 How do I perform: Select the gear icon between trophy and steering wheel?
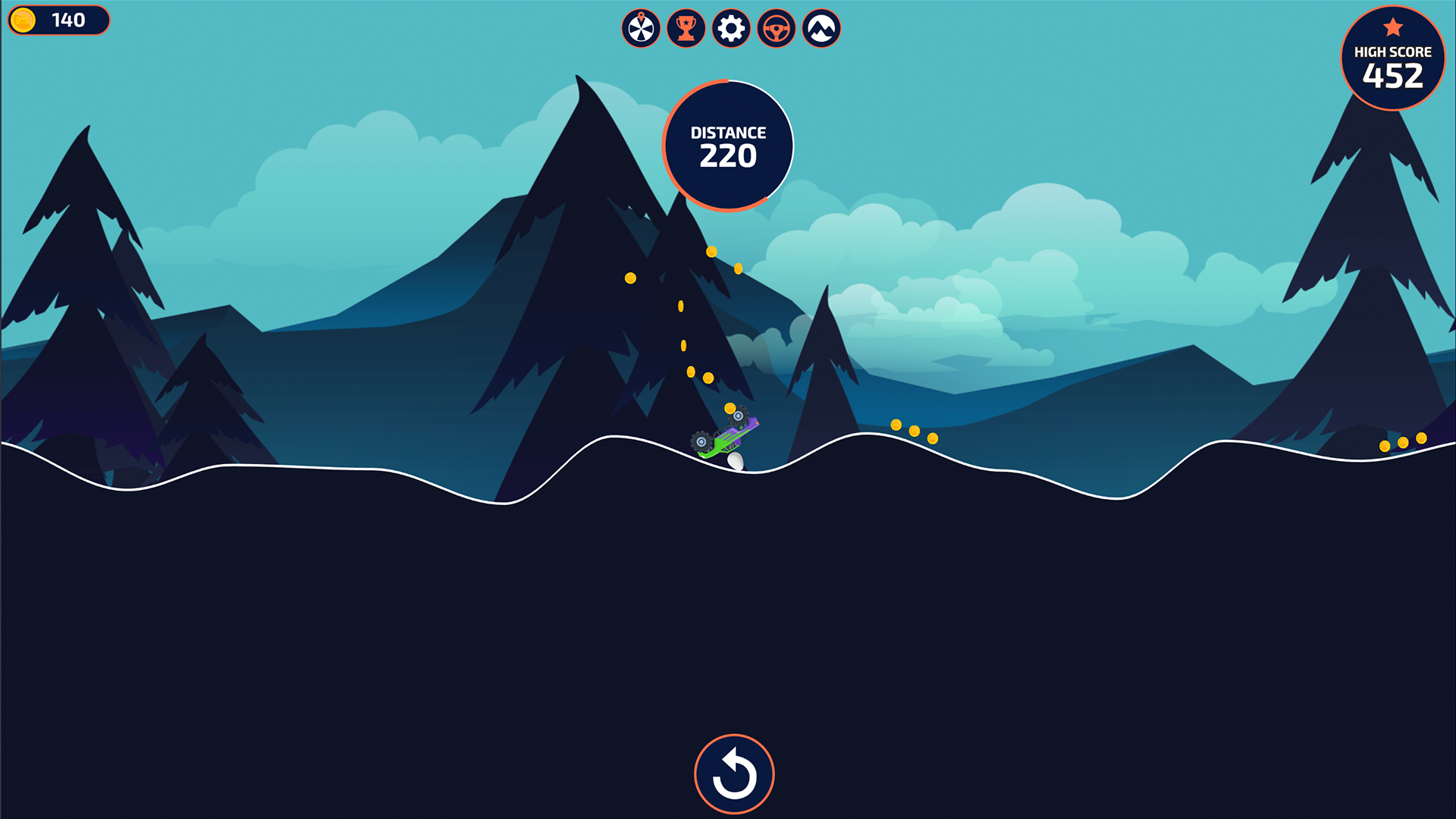pos(730,28)
